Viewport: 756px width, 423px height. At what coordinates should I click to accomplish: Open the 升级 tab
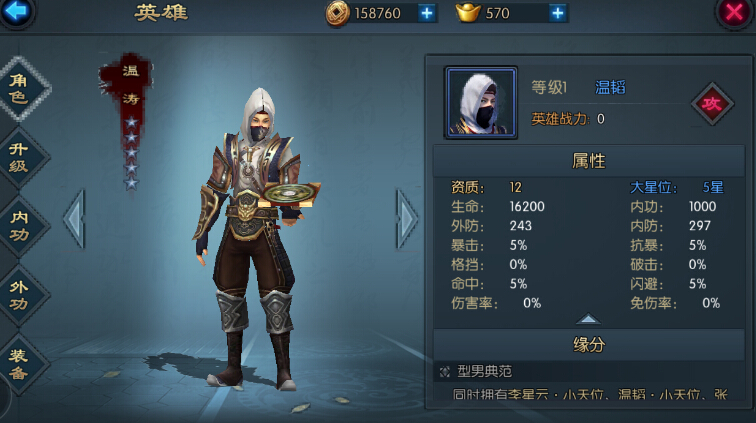(20, 157)
